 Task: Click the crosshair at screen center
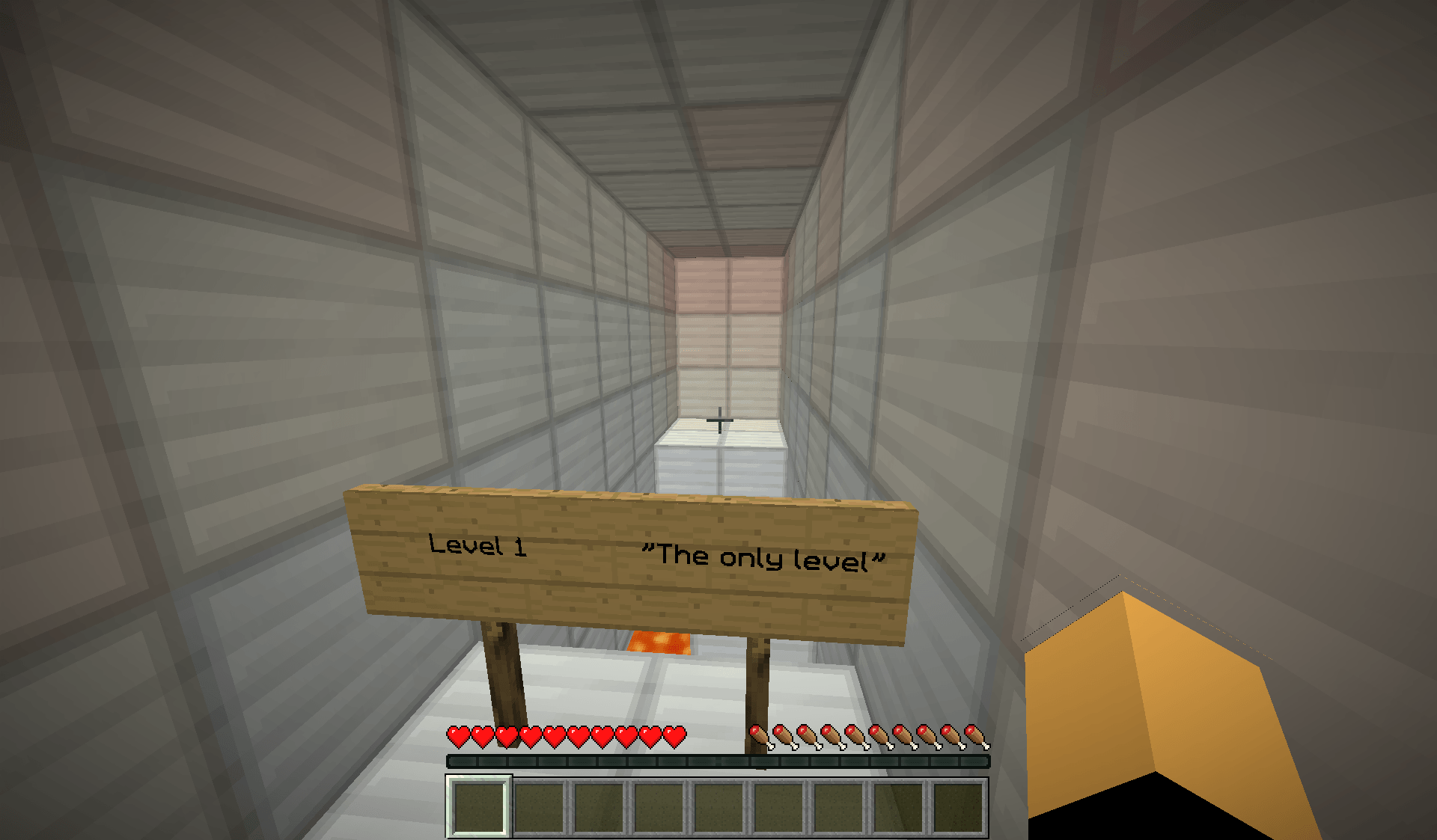pos(718,420)
